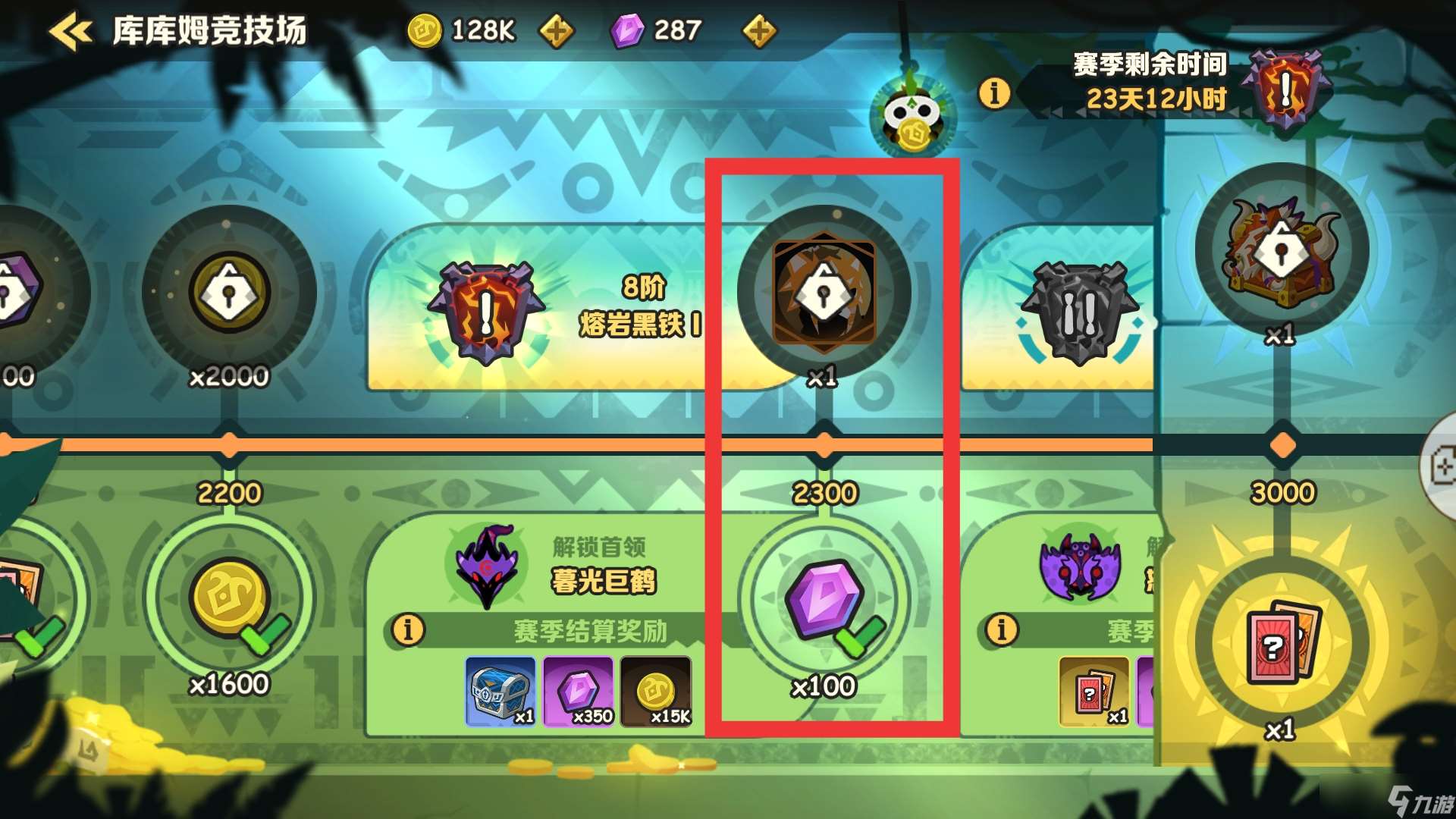
Task: Select the locked avatar frame reward at 2300
Action: click(824, 292)
